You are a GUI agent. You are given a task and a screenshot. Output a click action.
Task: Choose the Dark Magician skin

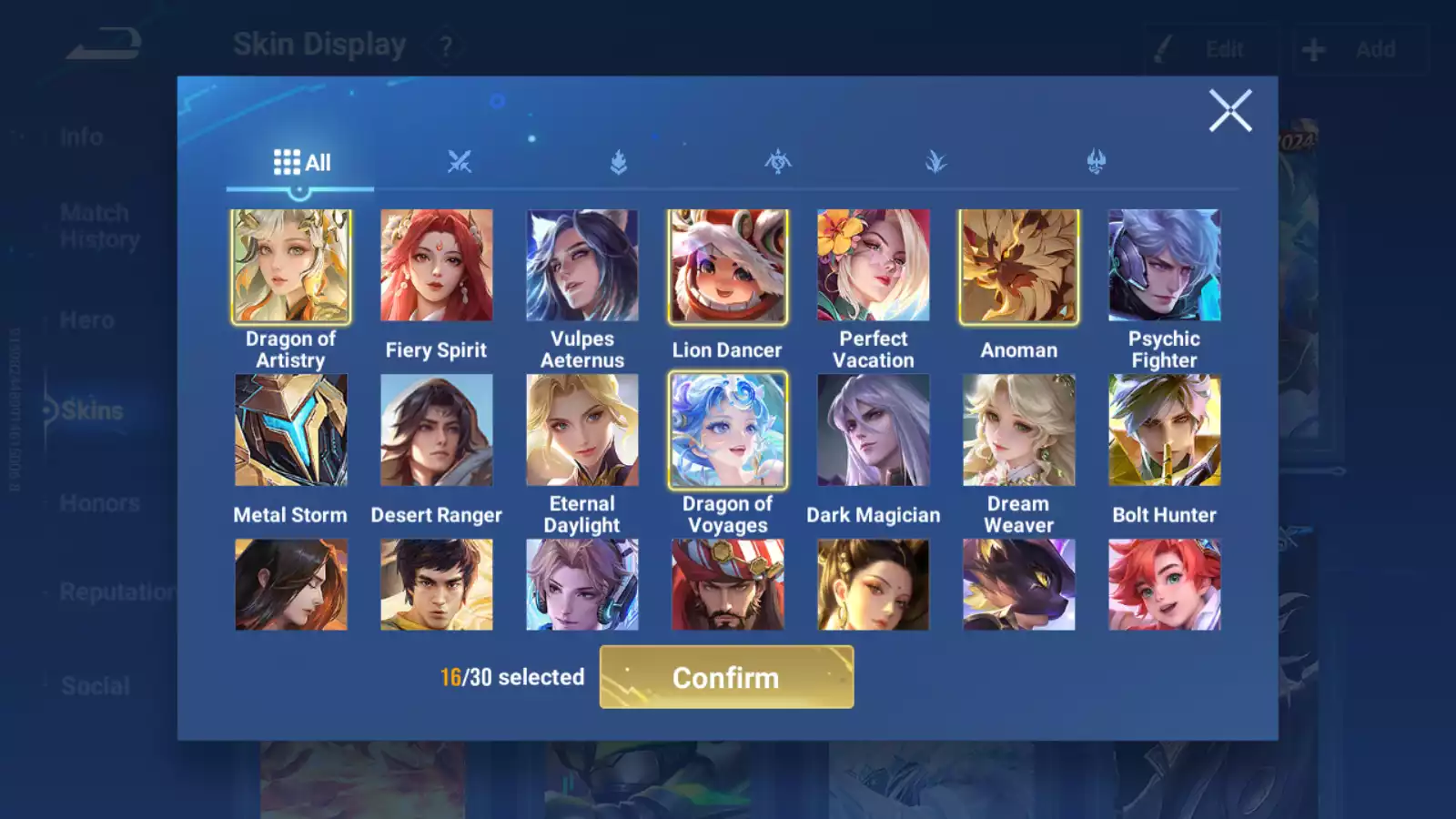click(x=874, y=430)
